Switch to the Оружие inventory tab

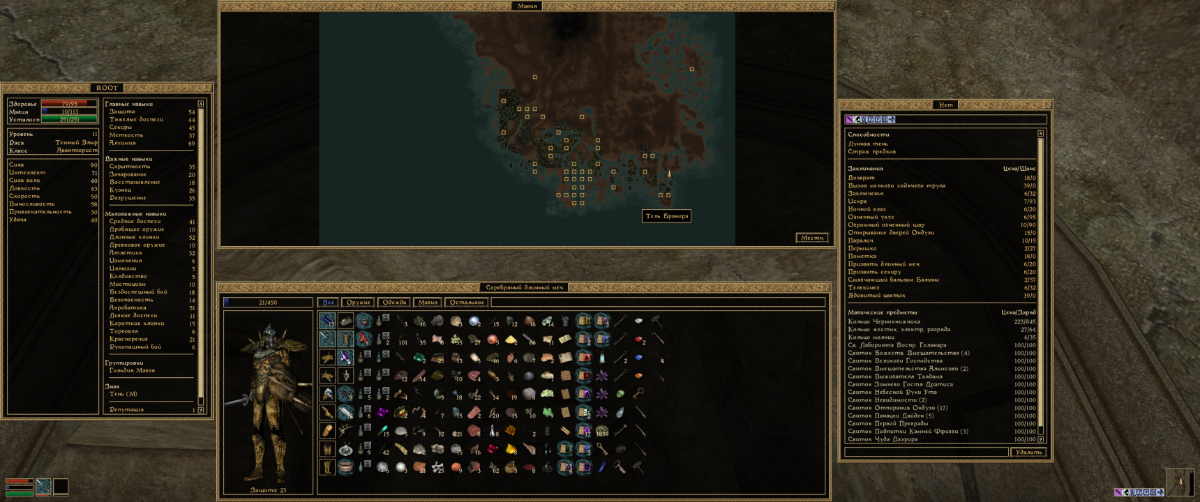click(357, 302)
